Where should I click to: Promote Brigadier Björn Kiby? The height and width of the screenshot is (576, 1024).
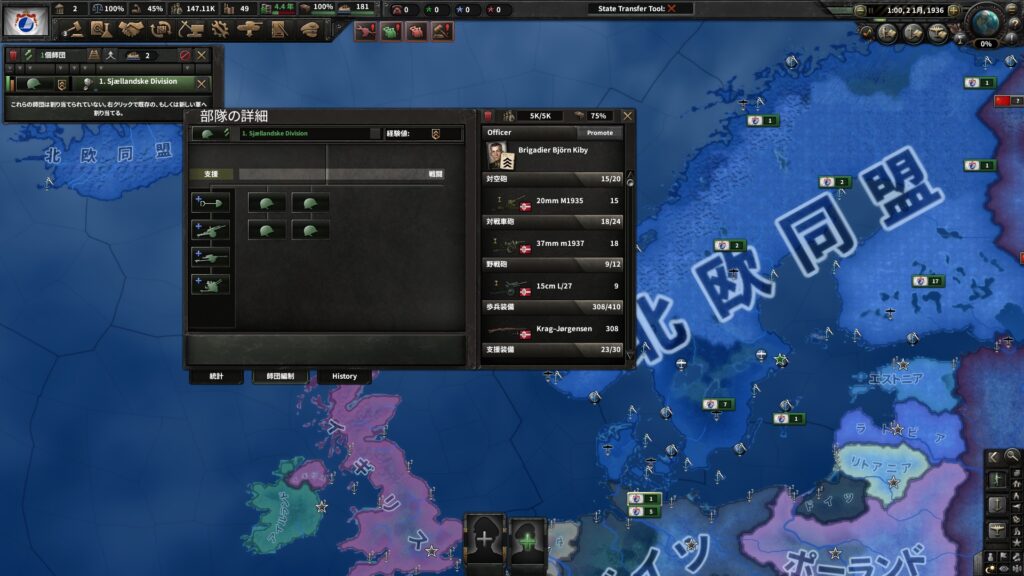pyautogui.click(x=600, y=132)
